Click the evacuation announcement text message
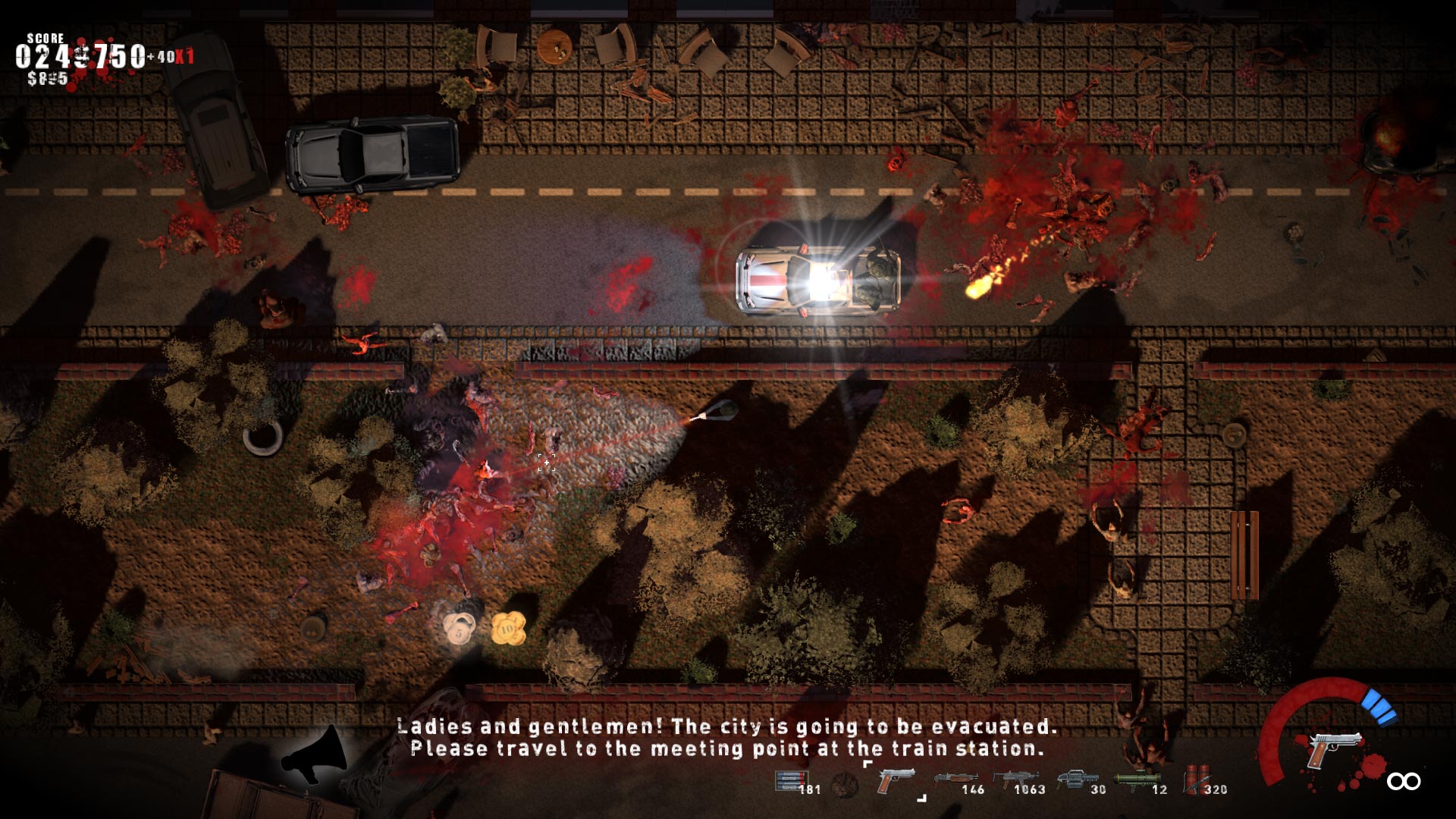 (728, 741)
